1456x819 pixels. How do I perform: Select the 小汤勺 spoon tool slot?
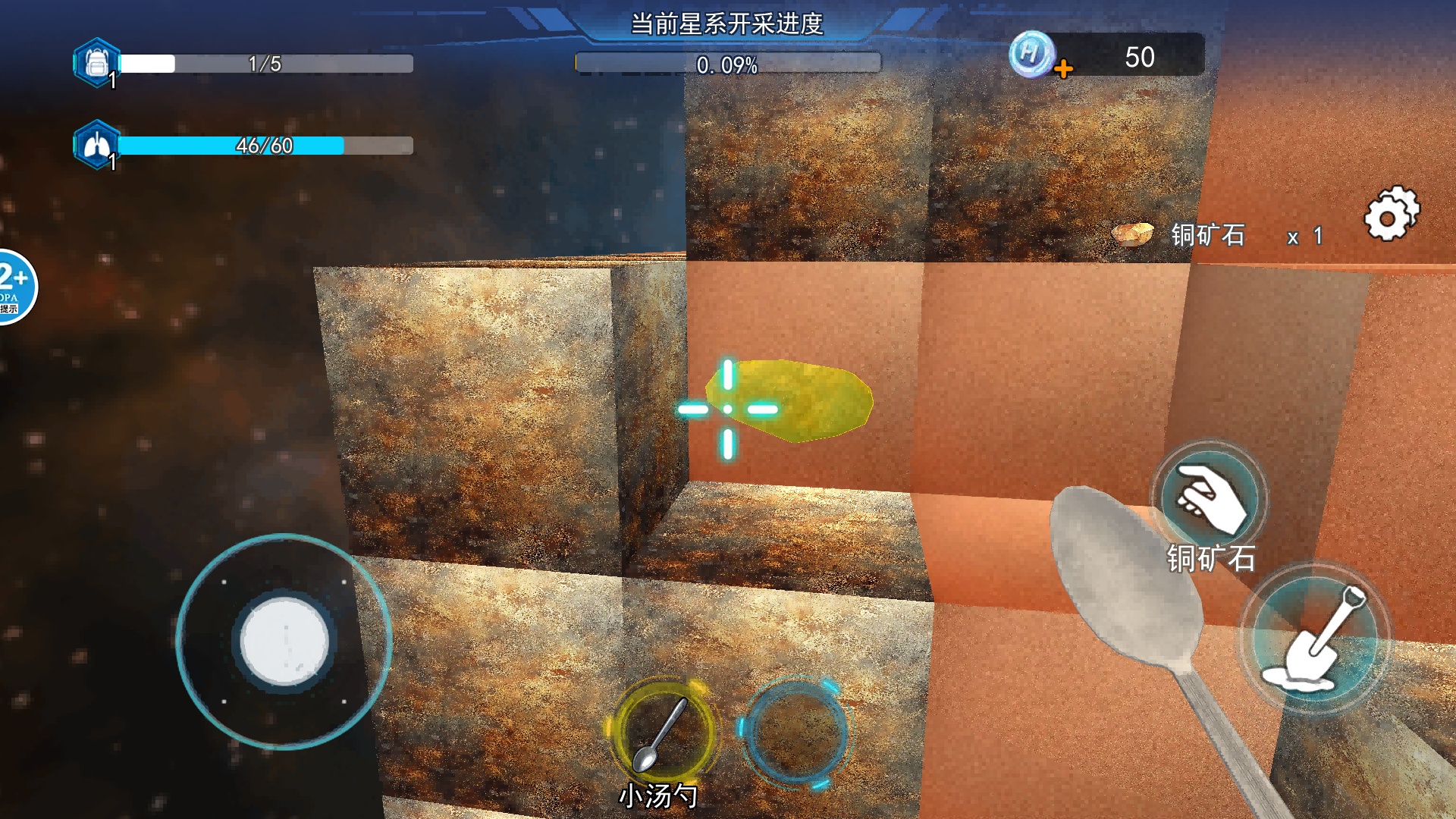663,731
